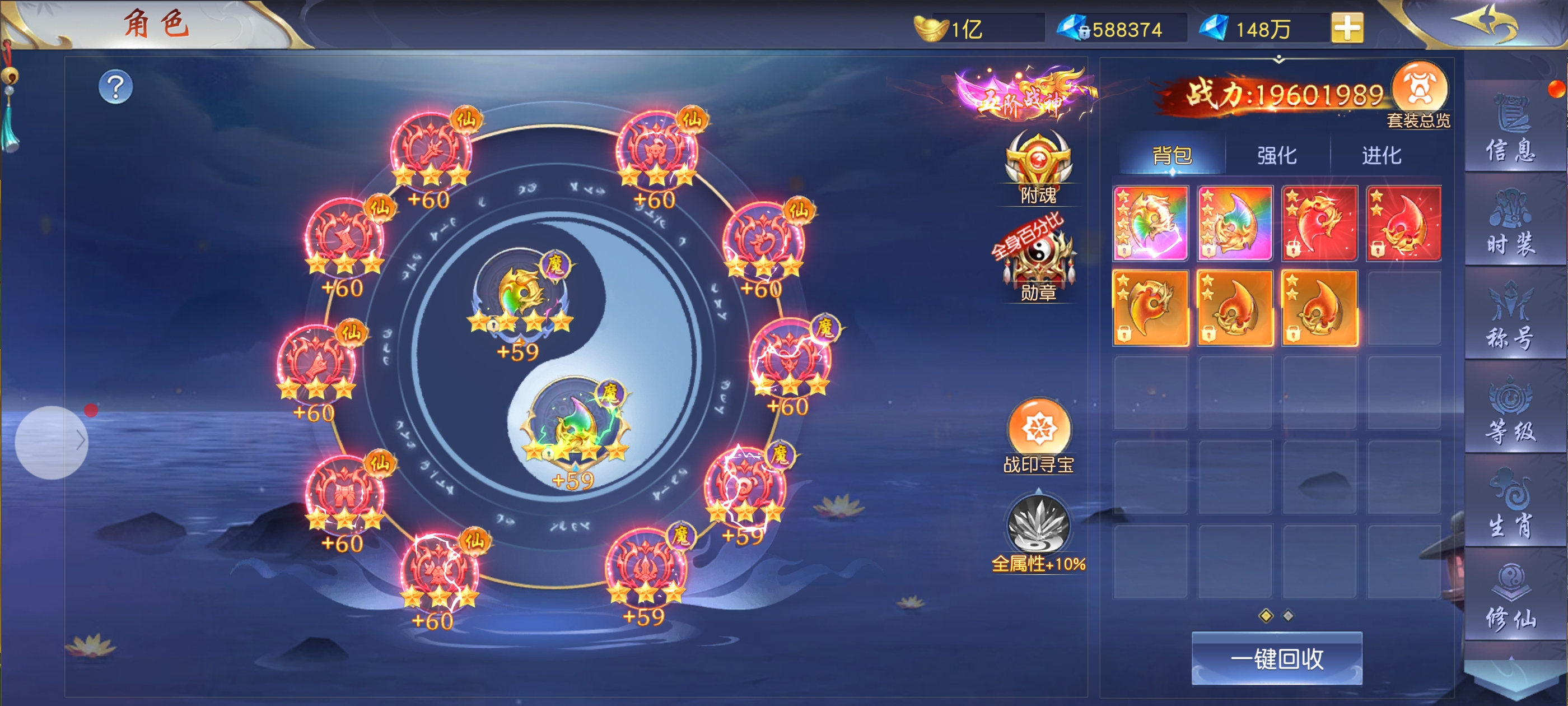Expand the round side panel arrow
Viewport: 1568px width, 706px height.
tap(52, 442)
